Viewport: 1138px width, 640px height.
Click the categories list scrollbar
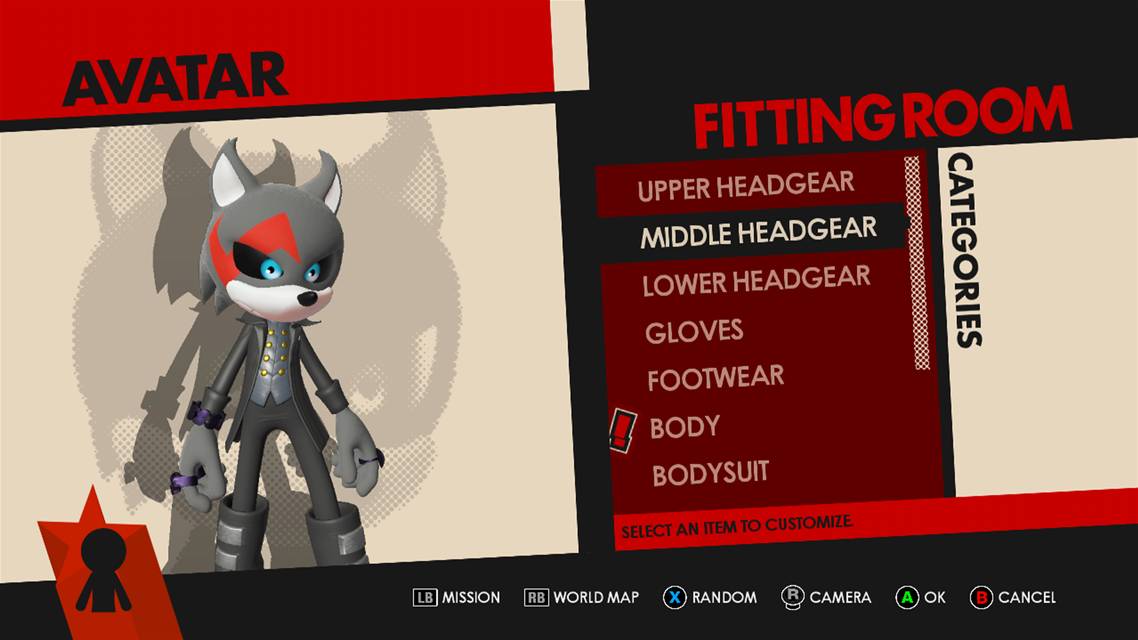click(917, 262)
